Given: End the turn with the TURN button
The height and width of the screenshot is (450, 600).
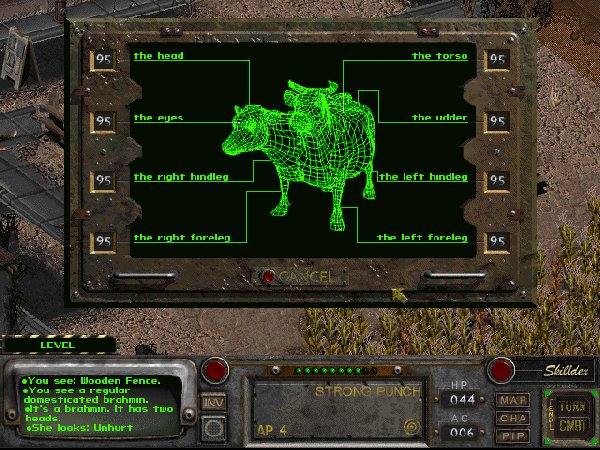Looking at the screenshot, I should tap(571, 407).
